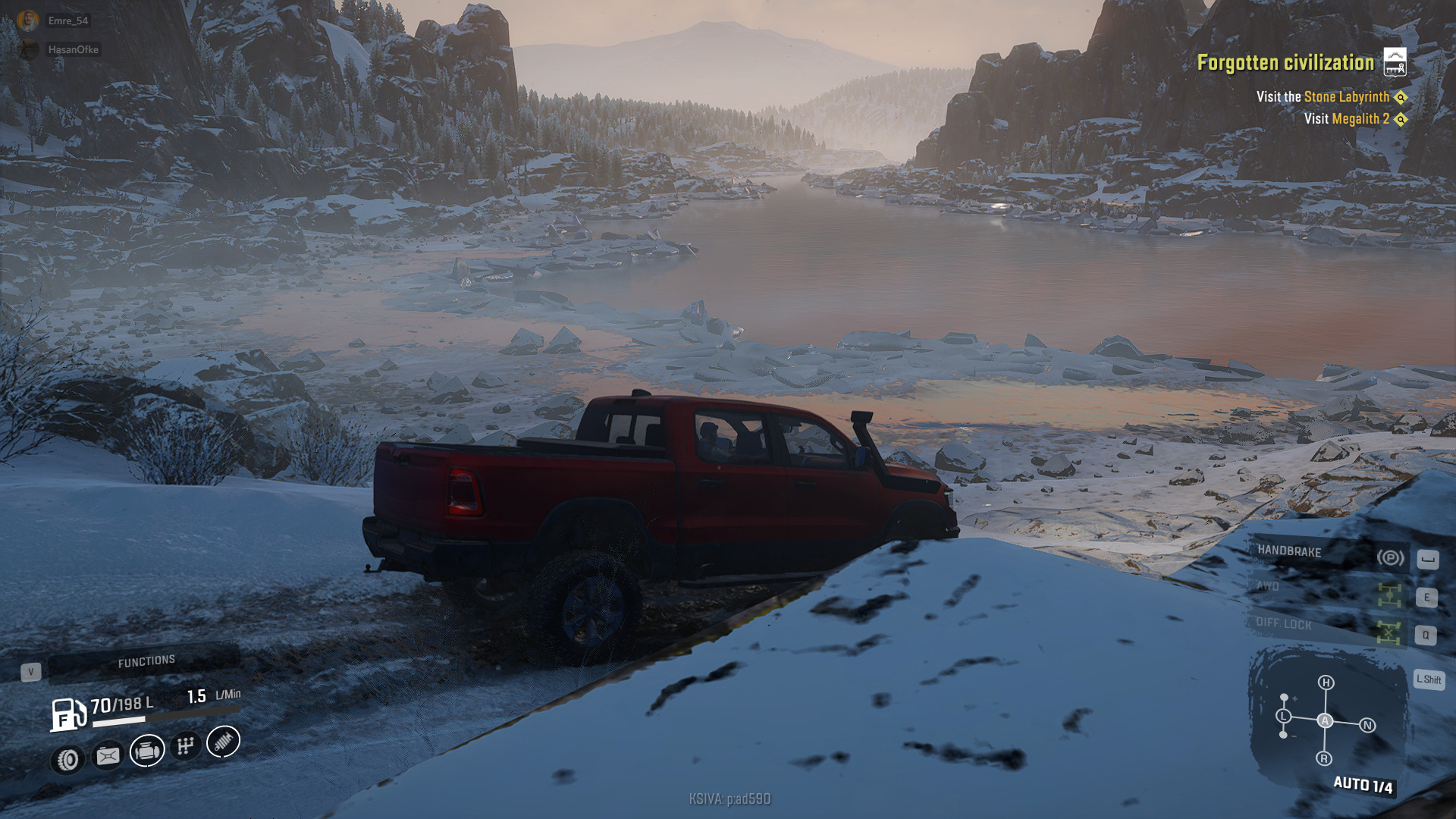
Task: Select the Auto gear position
Action: [x=1325, y=720]
